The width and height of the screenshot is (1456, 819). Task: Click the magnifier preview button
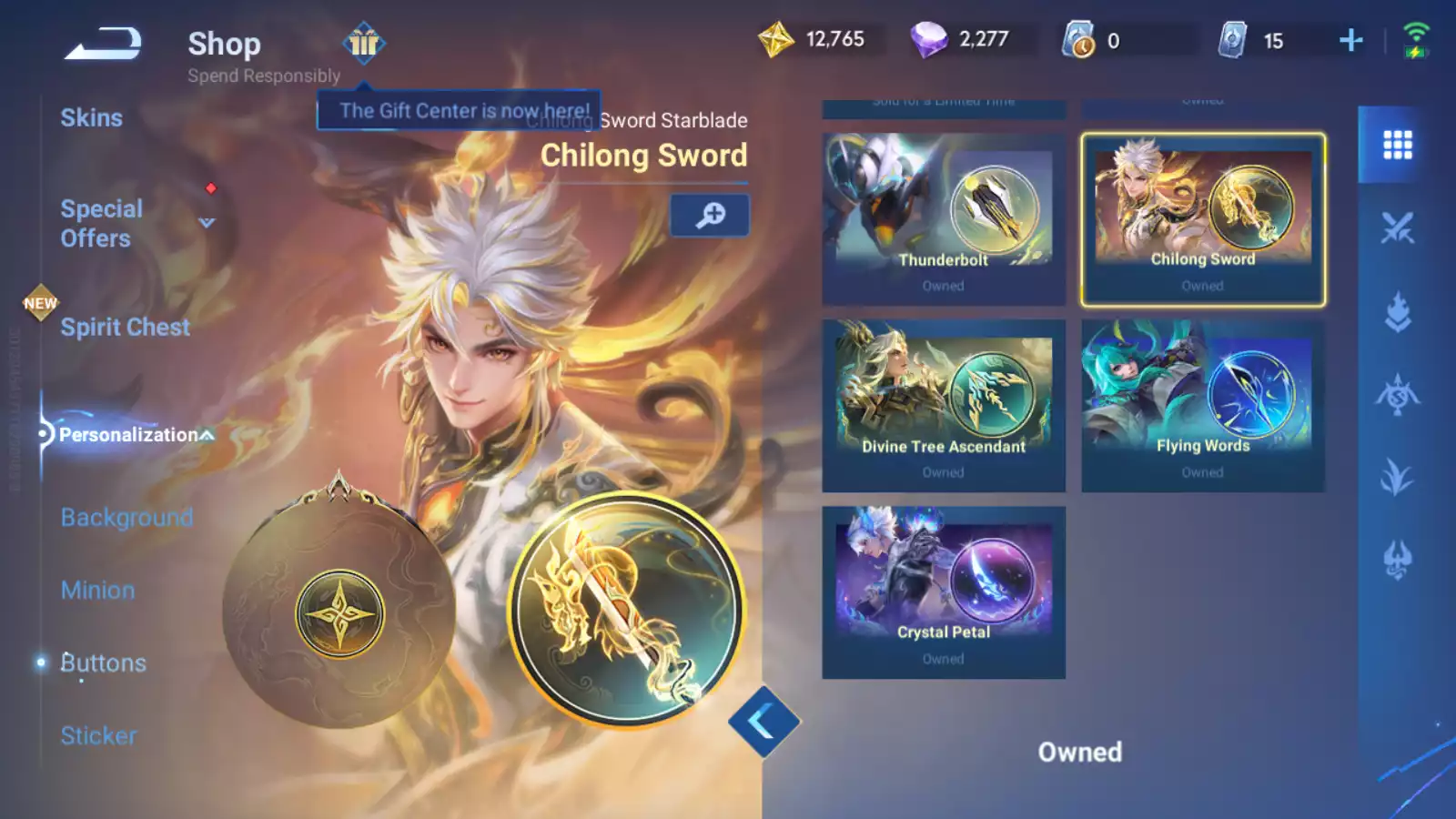coord(710,216)
